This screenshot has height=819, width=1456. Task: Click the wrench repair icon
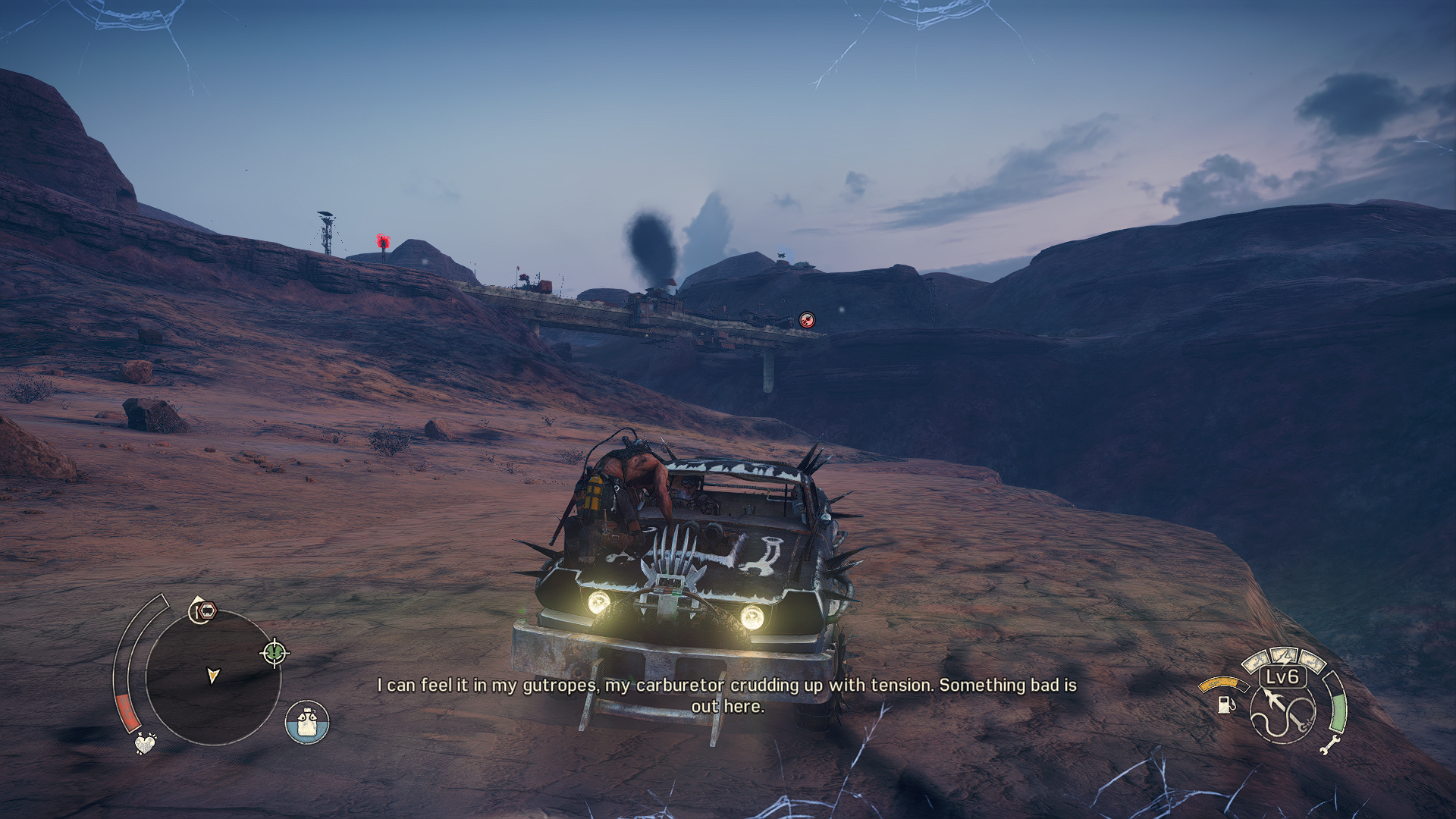1329,745
